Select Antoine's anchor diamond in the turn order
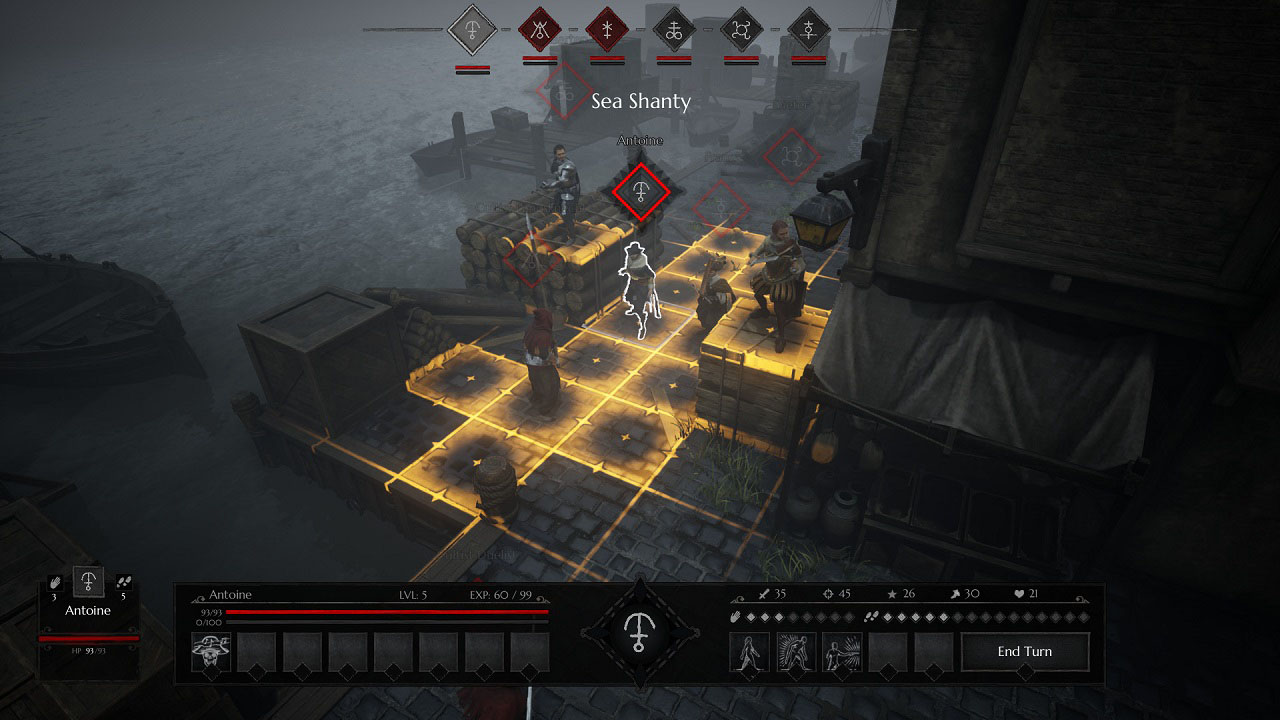The image size is (1280, 720). (470, 29)
